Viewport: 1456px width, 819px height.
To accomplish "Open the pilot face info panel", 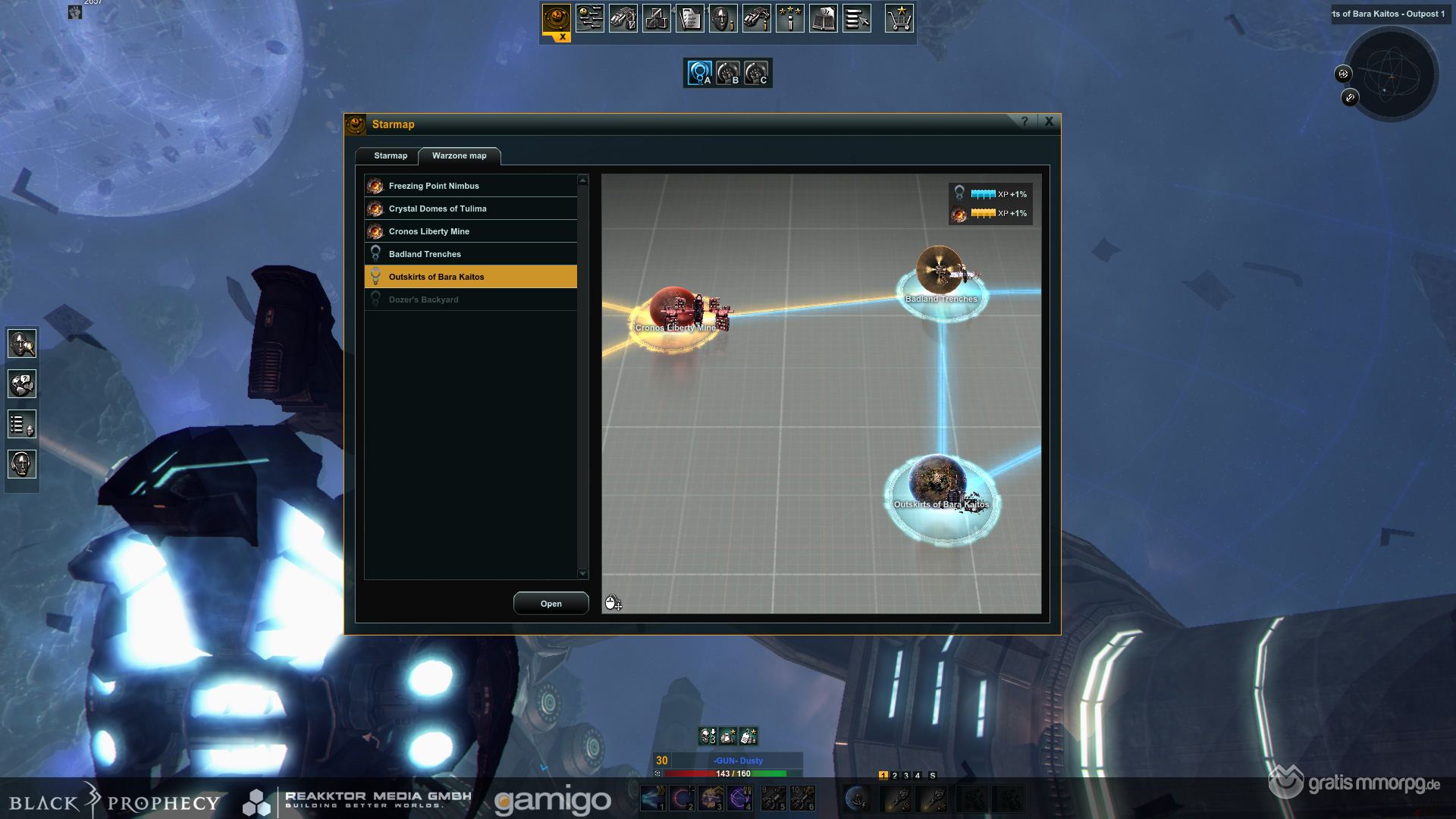I will coord(723,18).
